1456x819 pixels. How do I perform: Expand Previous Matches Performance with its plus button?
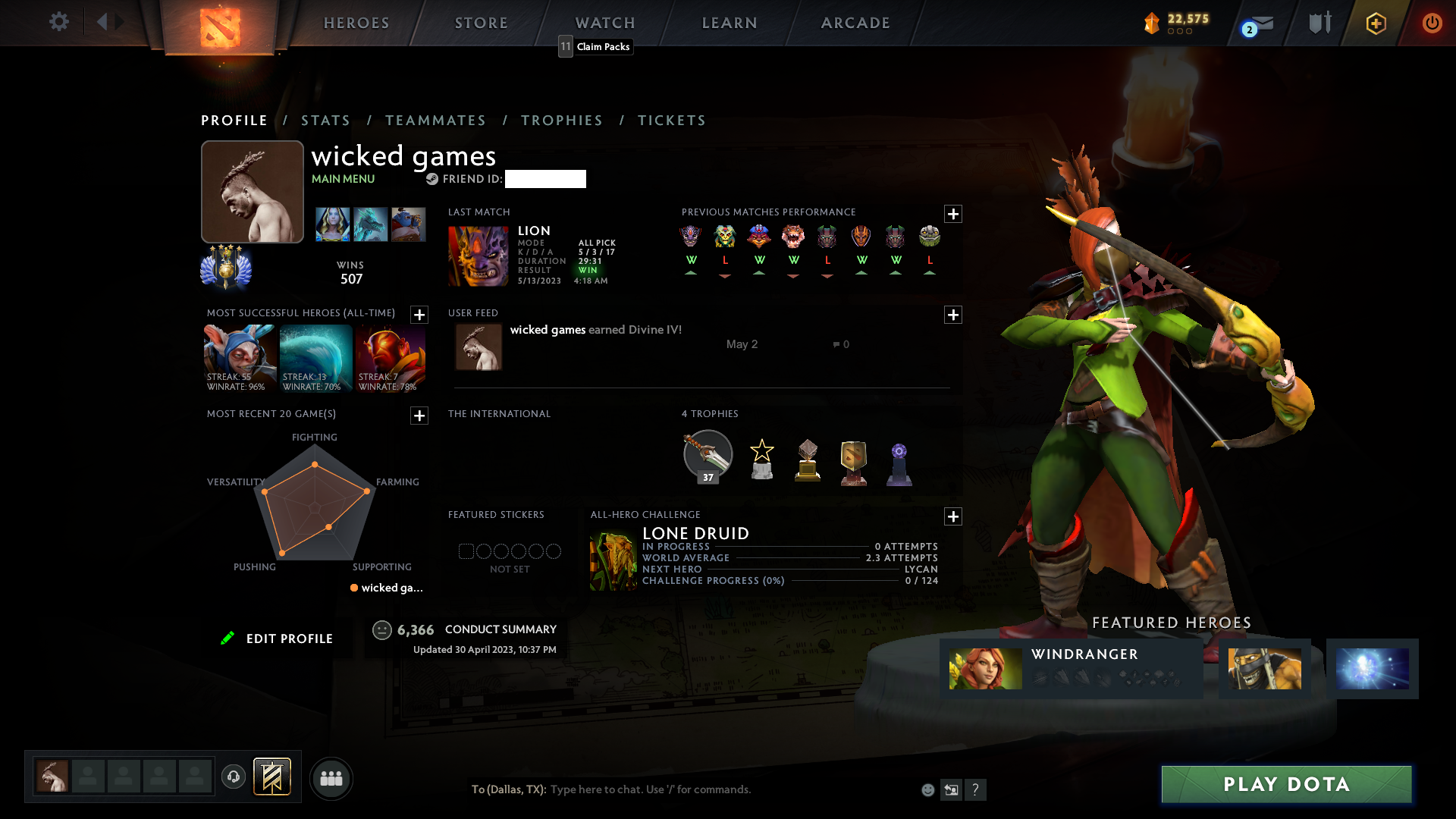(953, 215)
